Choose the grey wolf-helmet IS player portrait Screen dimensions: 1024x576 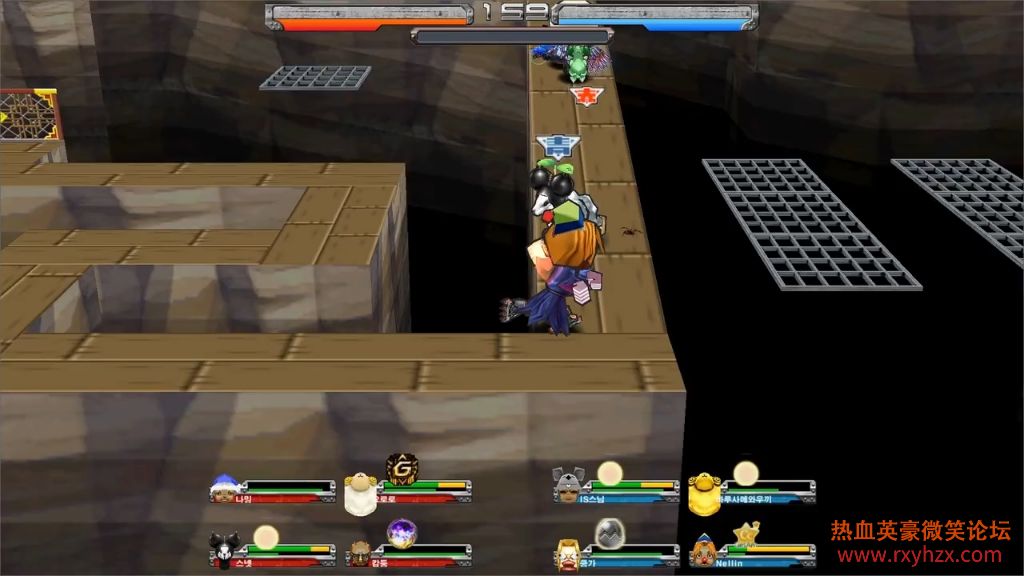click(567, 487)
